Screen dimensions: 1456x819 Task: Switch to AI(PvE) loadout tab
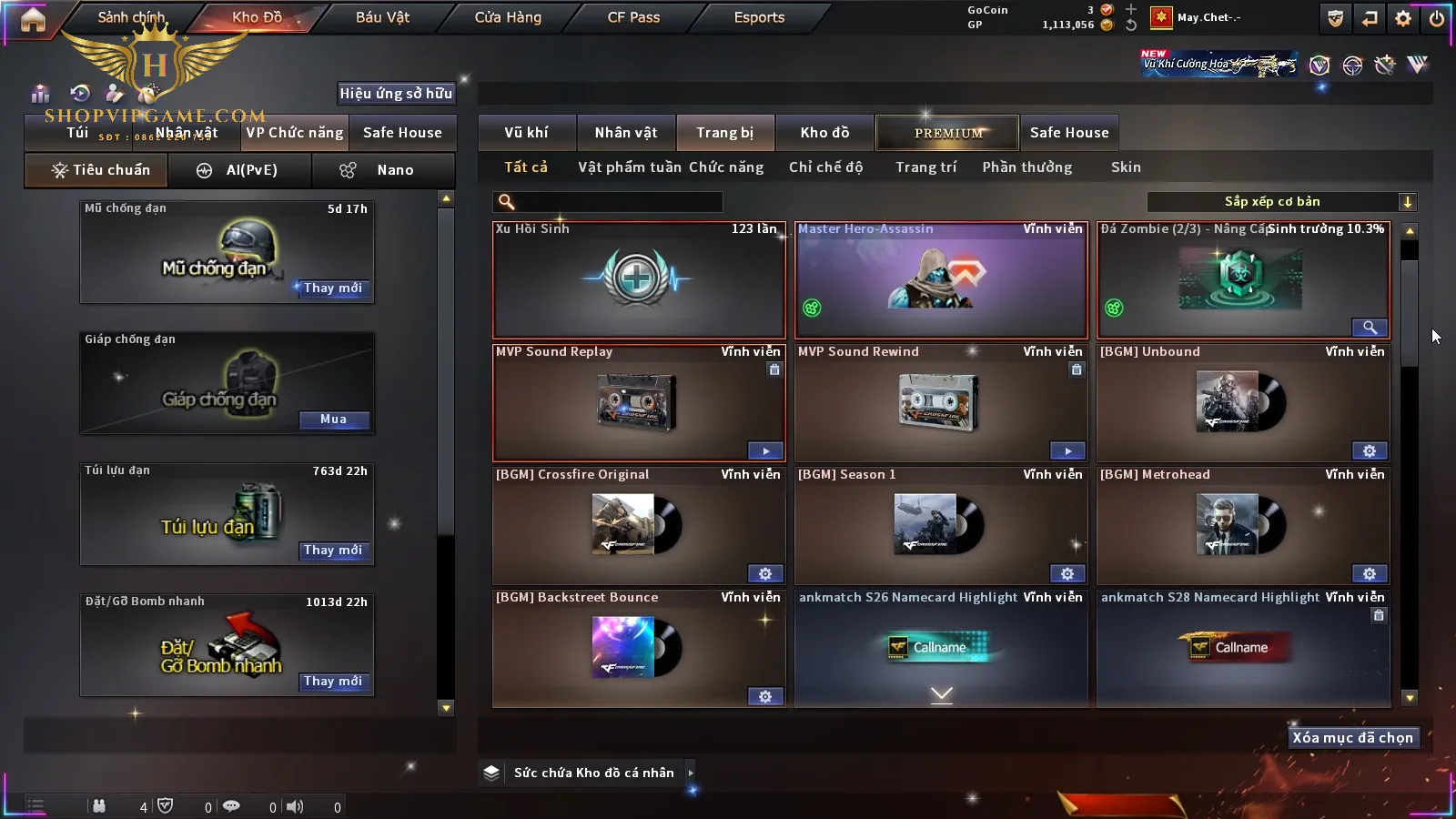point(239,170)
